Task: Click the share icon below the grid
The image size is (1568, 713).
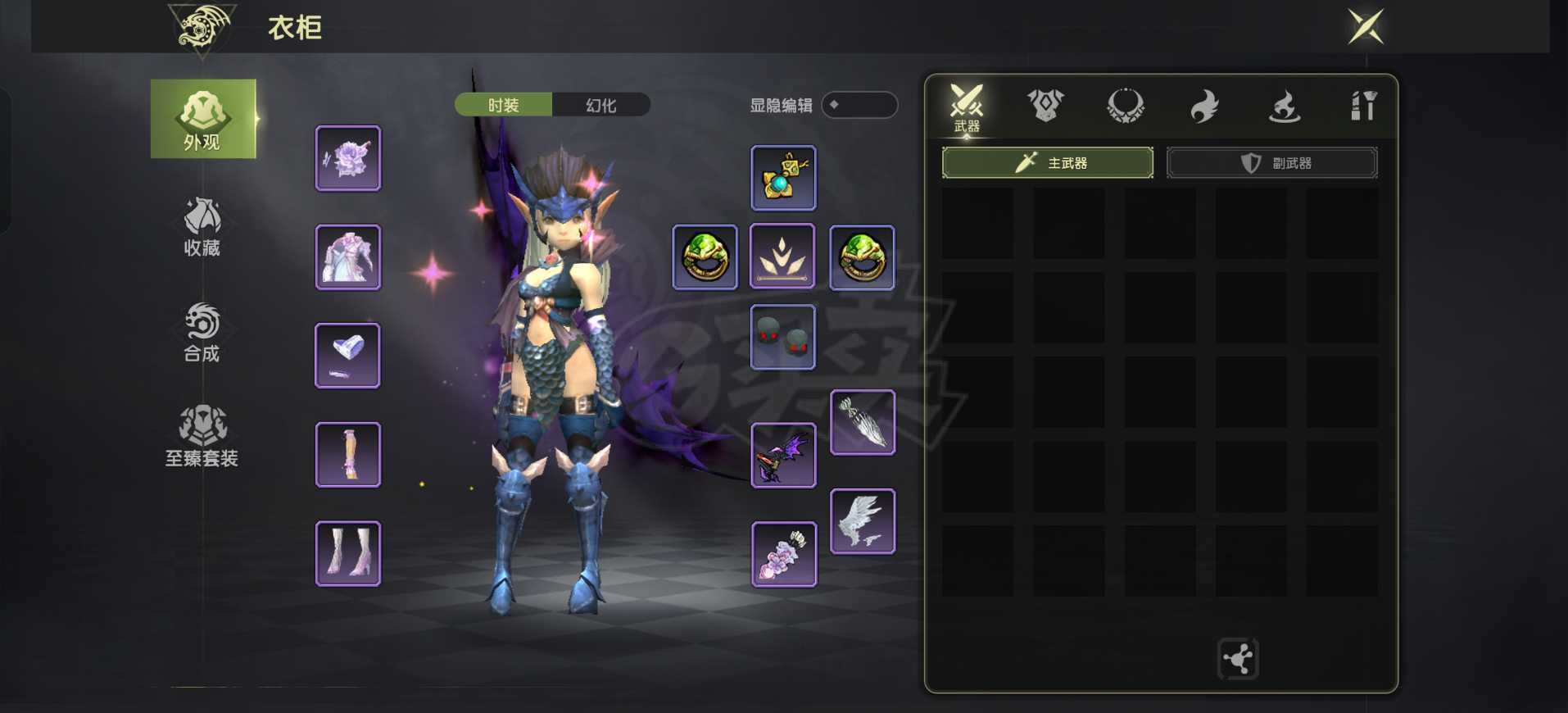Action: click(1238, 658)
